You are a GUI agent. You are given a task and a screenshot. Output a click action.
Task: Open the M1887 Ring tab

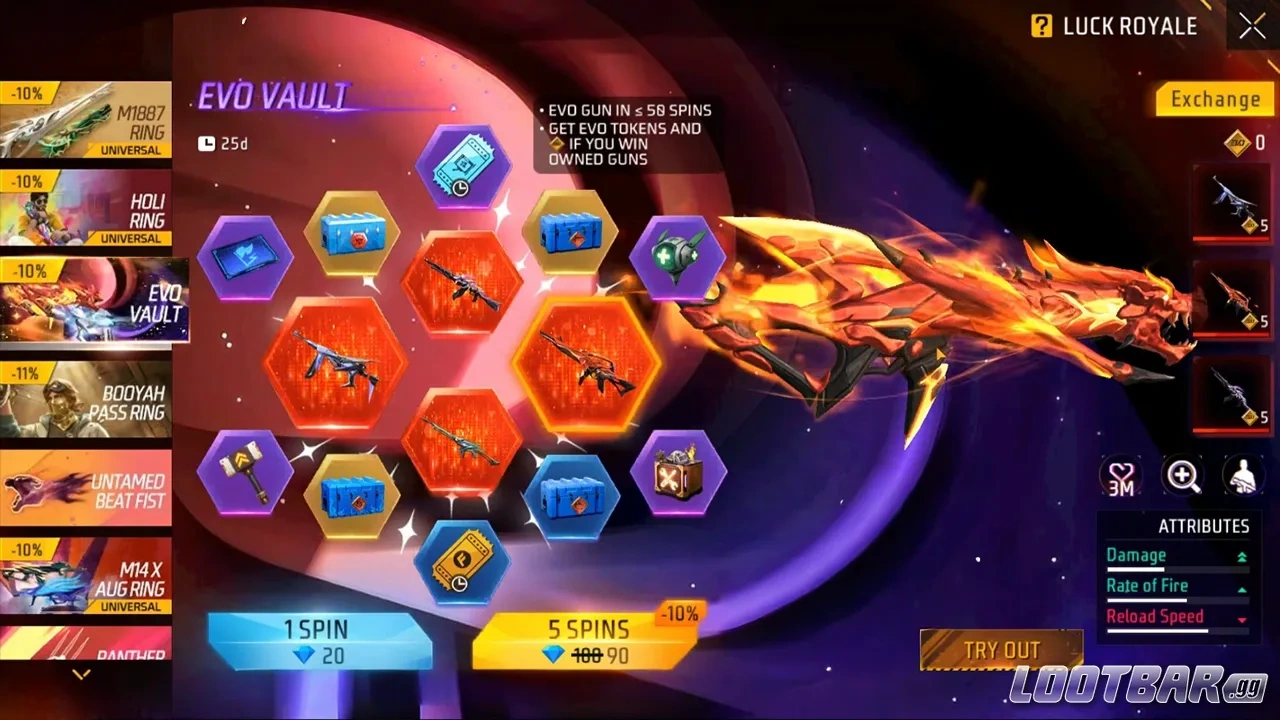point(87,120)
